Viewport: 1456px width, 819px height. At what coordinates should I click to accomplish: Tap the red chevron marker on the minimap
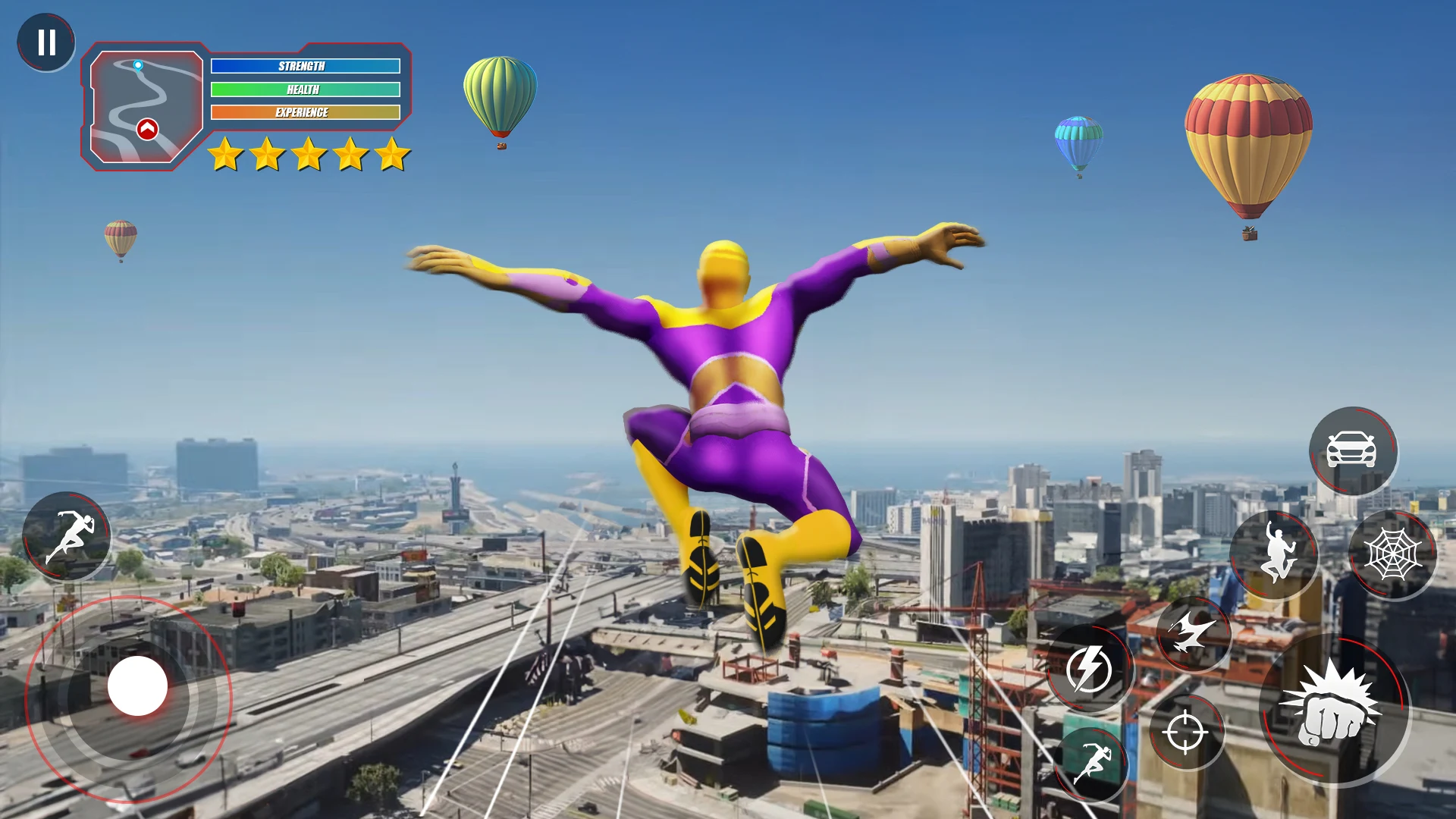[x=148, y=129]
